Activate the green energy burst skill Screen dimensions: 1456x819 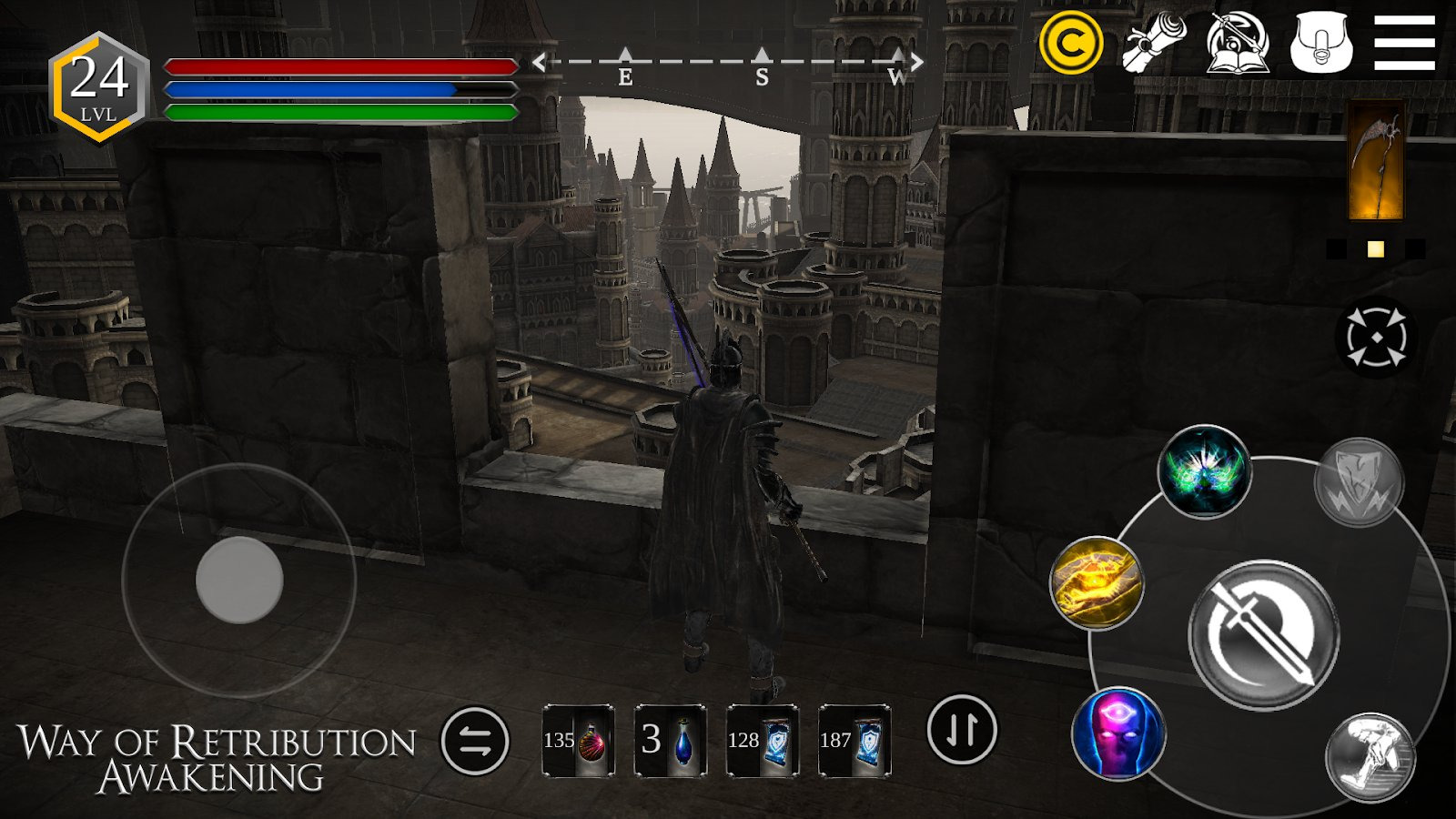1204,472
